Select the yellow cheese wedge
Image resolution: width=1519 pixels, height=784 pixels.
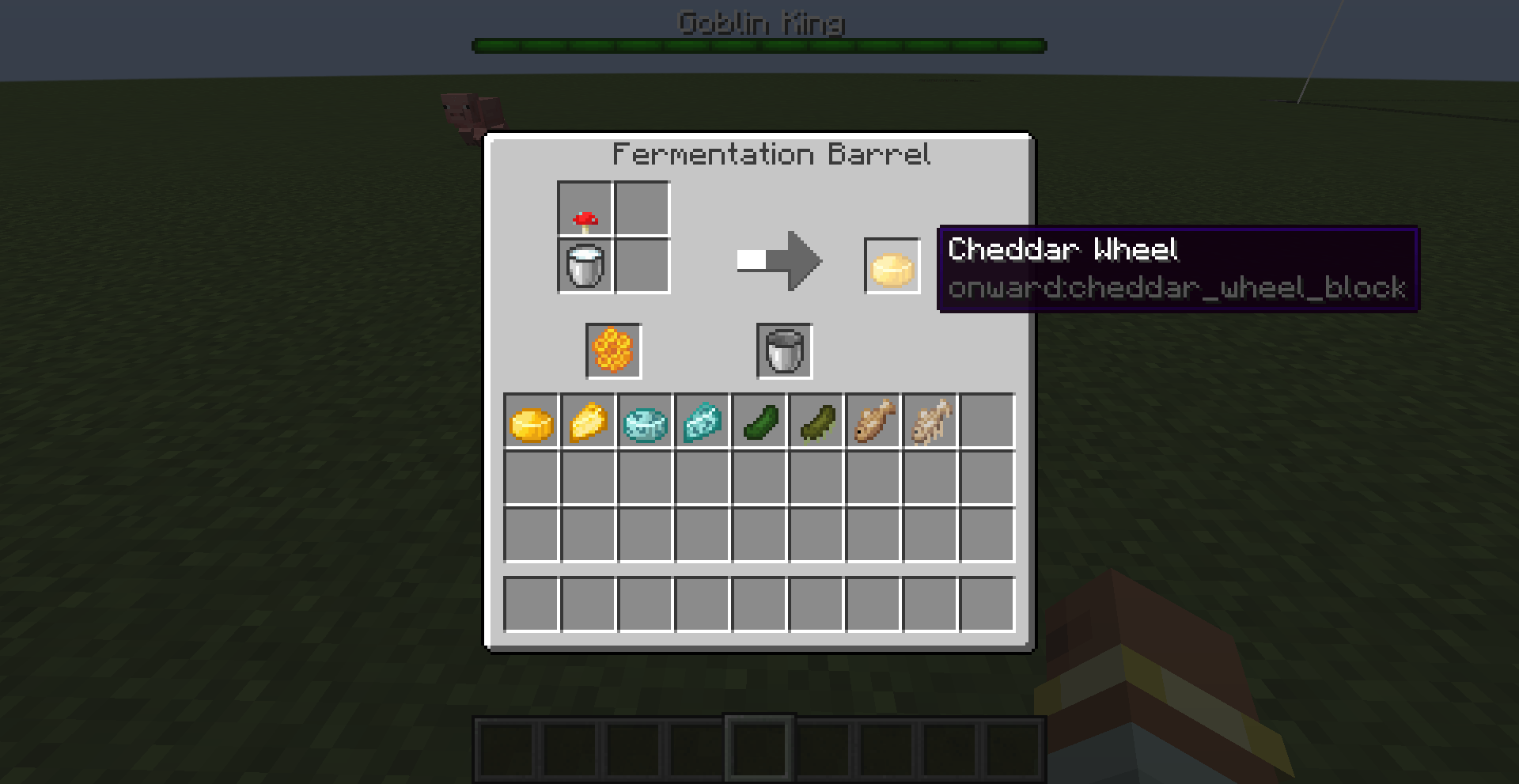coord(588,422)
